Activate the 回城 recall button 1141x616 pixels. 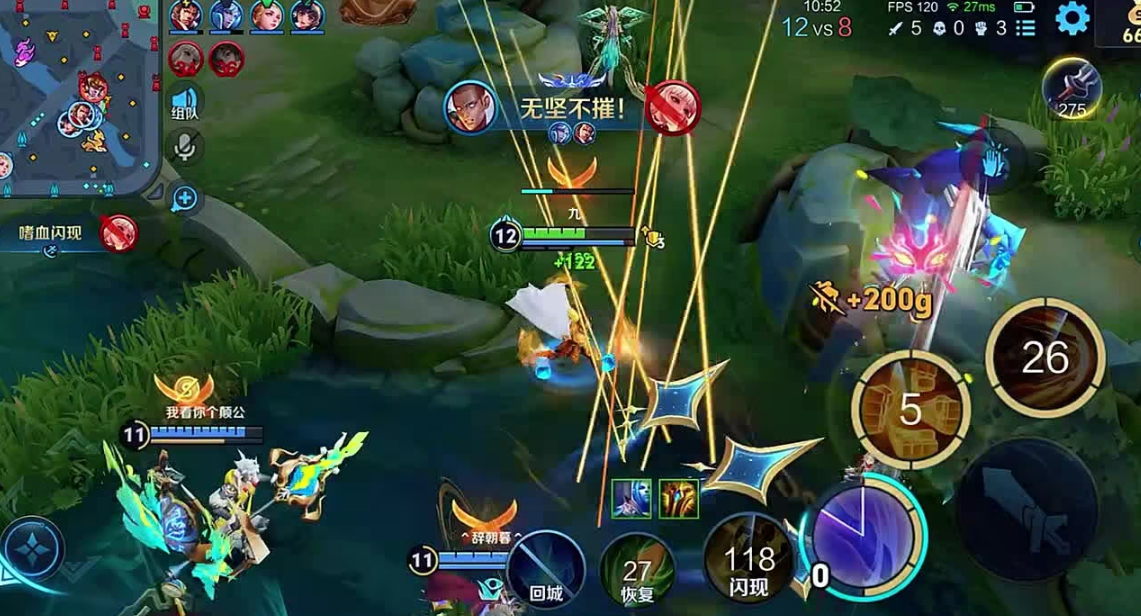pos(546,567)
